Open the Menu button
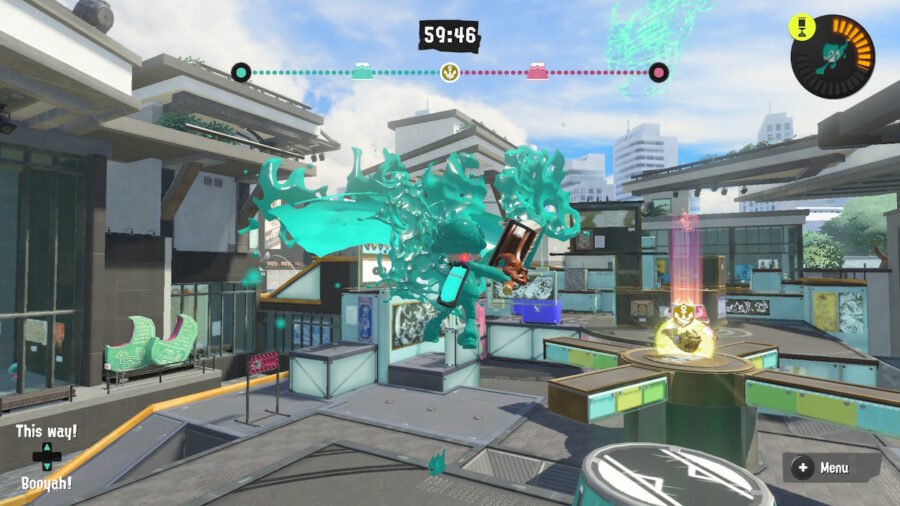Screen dimensions: 900x506 point(822,467)
